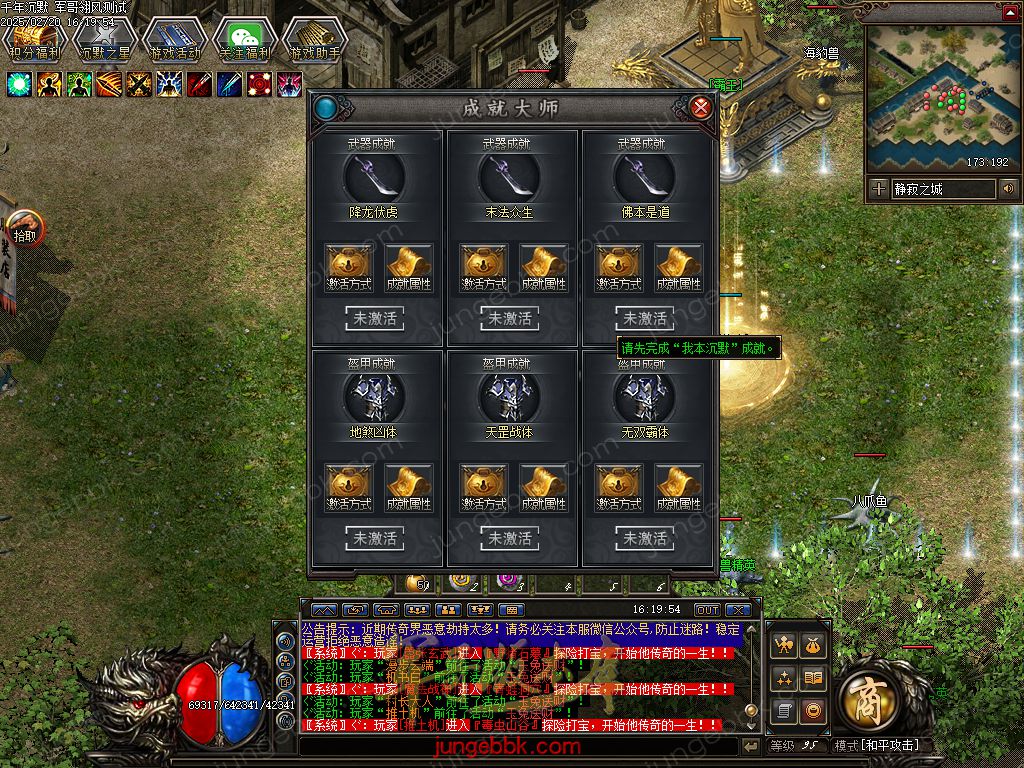Click 未激活 button under 无双霸体
The height and width of the screenshot is (768, 1024).
tap(645, 539)
